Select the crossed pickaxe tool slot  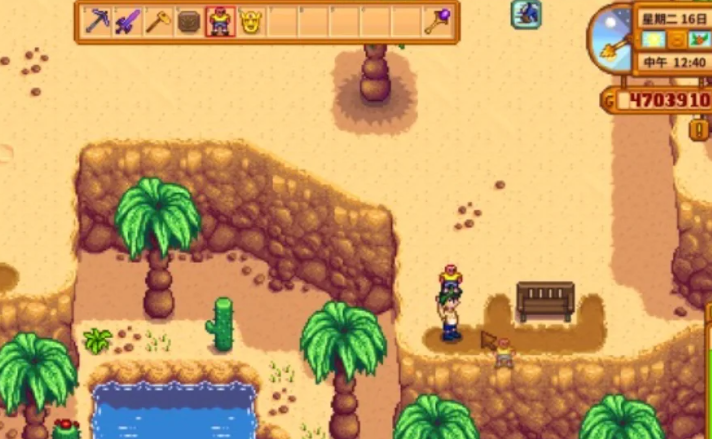(96, 21)
